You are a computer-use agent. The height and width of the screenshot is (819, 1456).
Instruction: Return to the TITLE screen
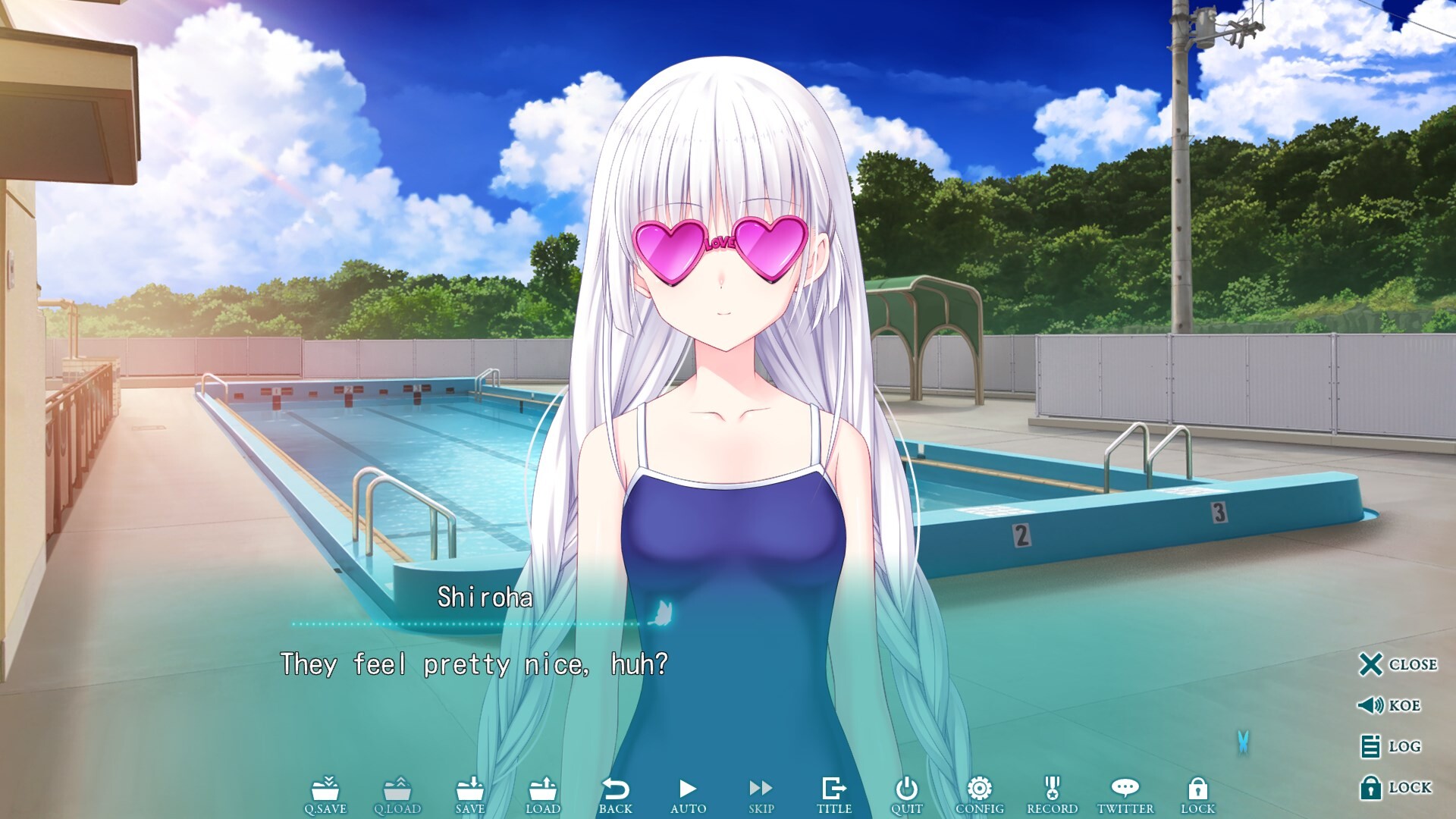(834, 793)
